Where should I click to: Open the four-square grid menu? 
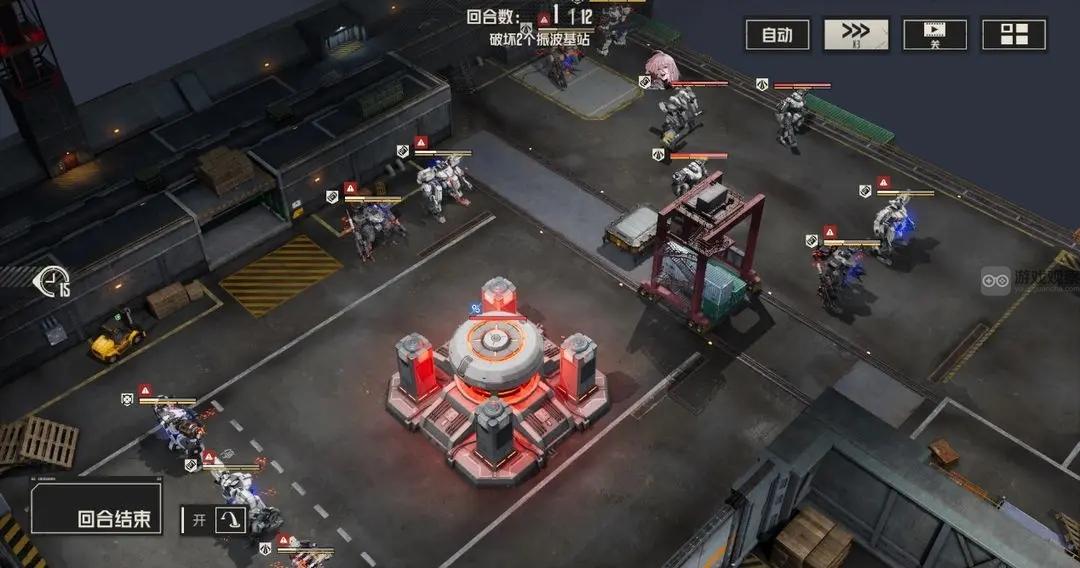[1014, 35]
